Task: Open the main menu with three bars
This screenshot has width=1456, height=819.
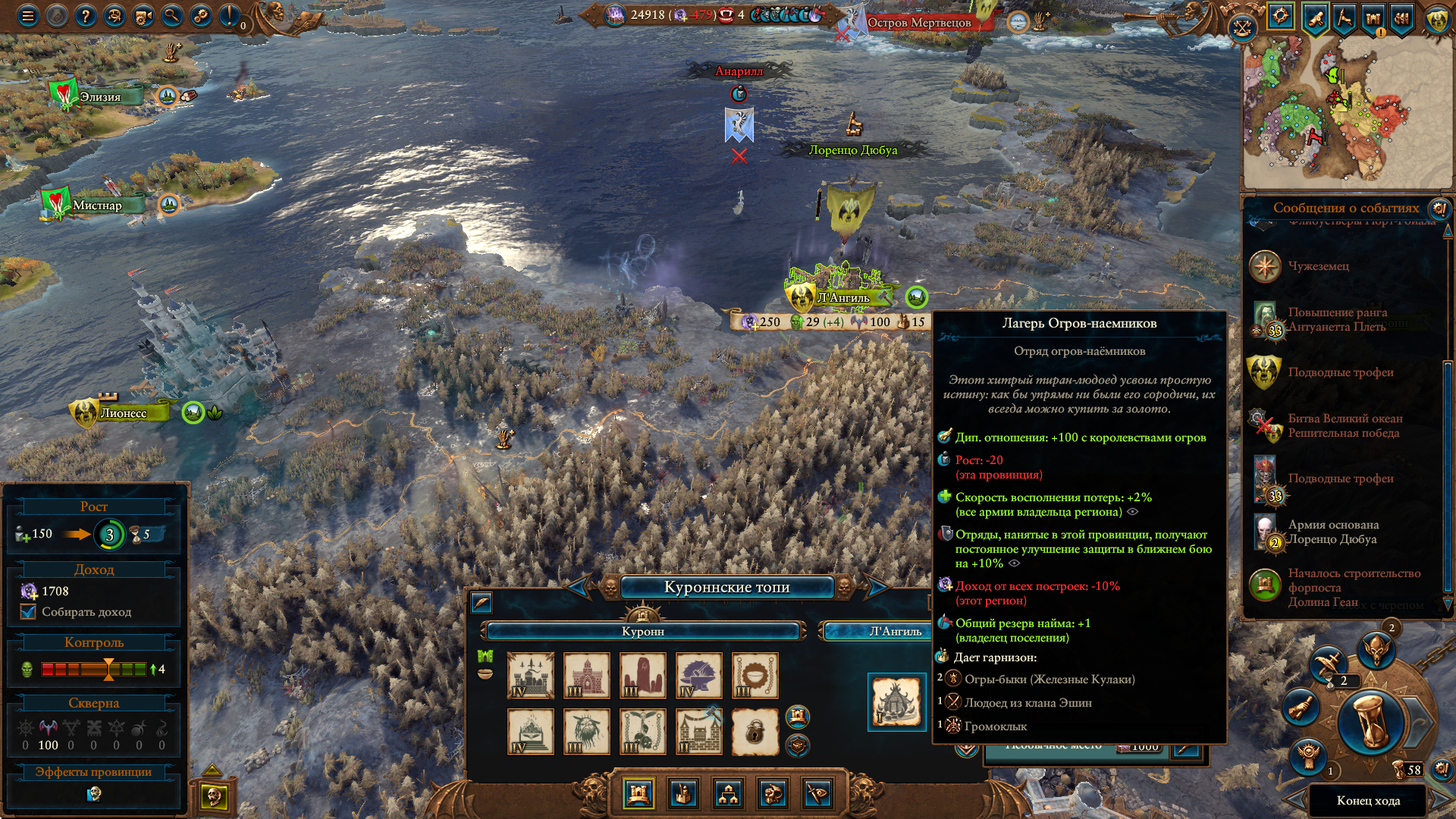Action: (28, 16)
